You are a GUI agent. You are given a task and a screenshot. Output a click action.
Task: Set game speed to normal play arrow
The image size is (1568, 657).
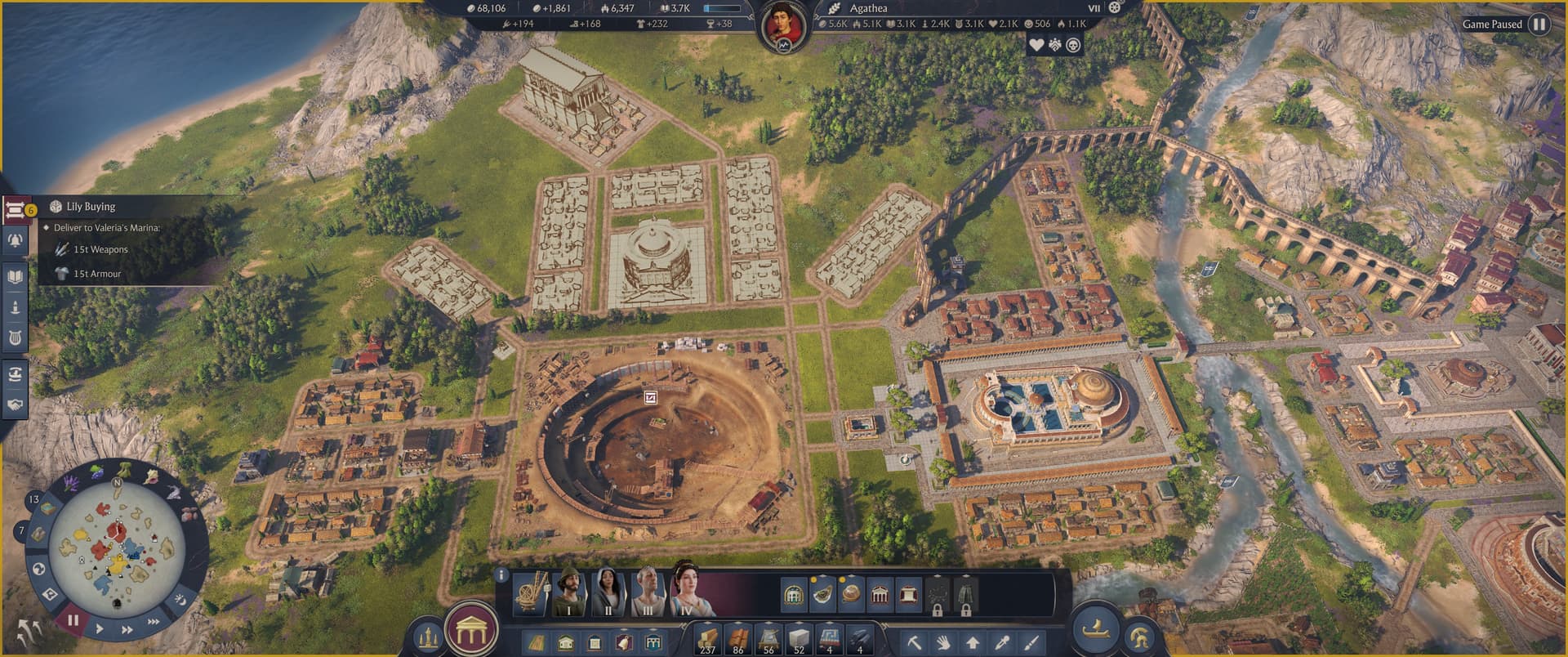pyautogui.click(x=100, y=629)
